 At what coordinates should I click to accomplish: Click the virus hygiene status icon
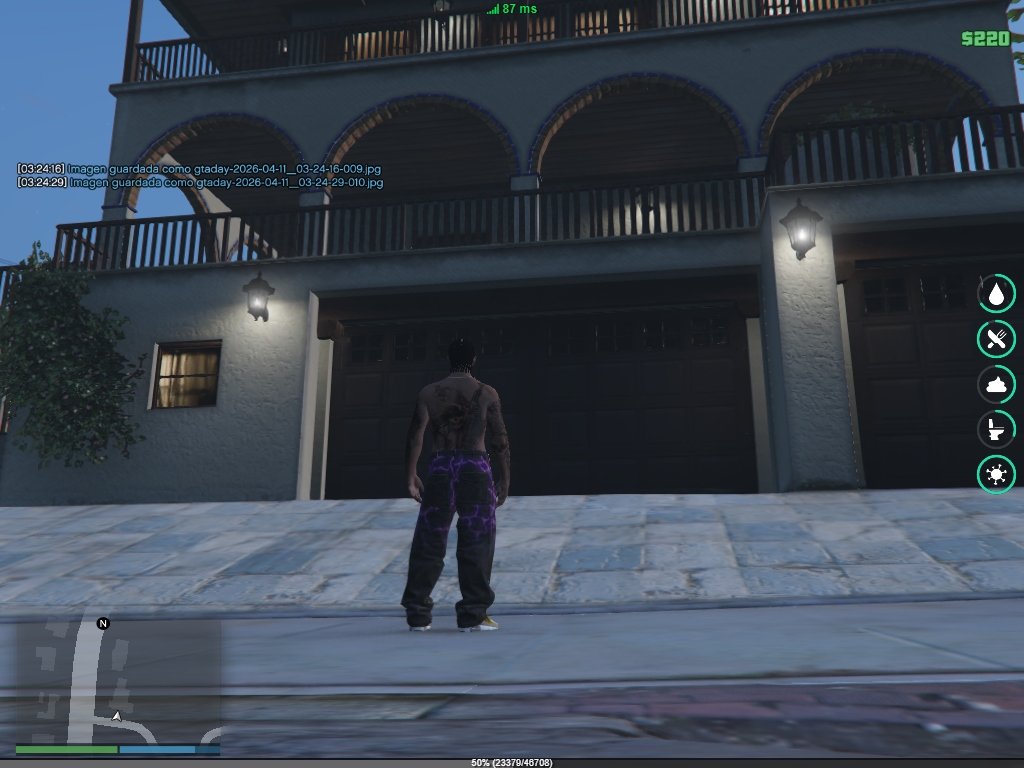996,473
